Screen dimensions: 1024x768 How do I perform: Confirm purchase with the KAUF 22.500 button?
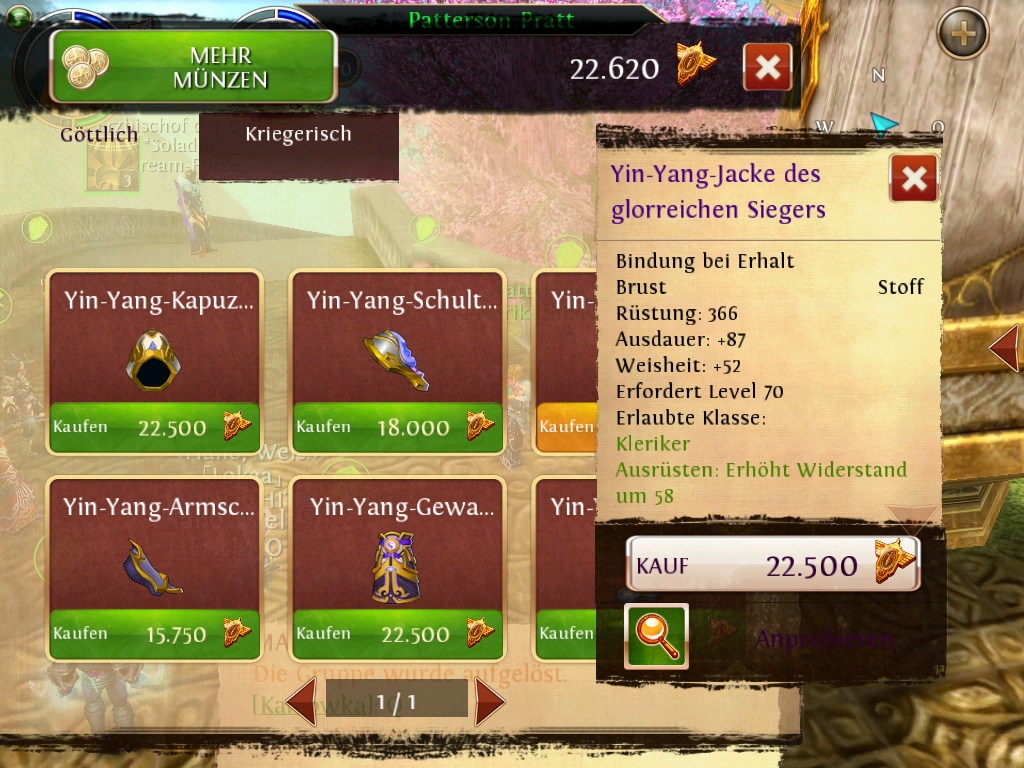772,565
